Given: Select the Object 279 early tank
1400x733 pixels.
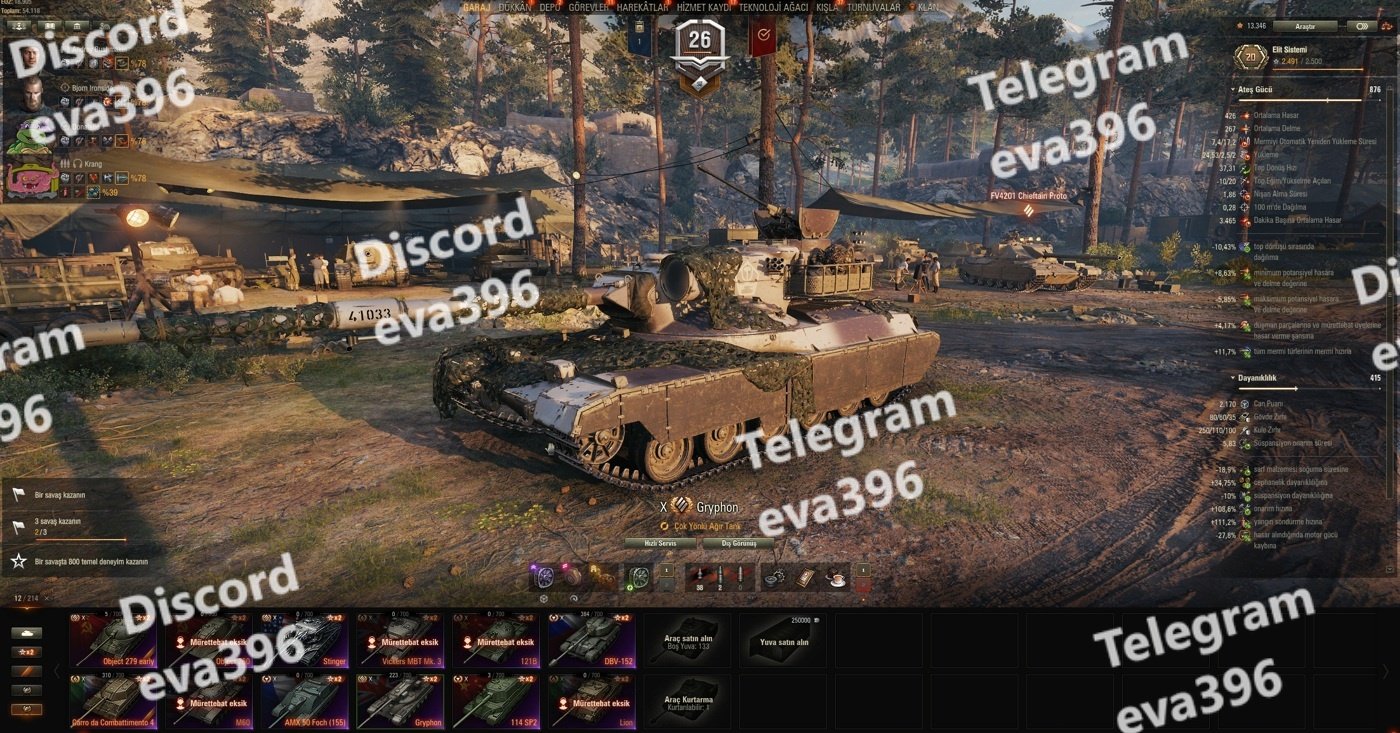Looking at the screenshot, I should (x=110, y=640).
